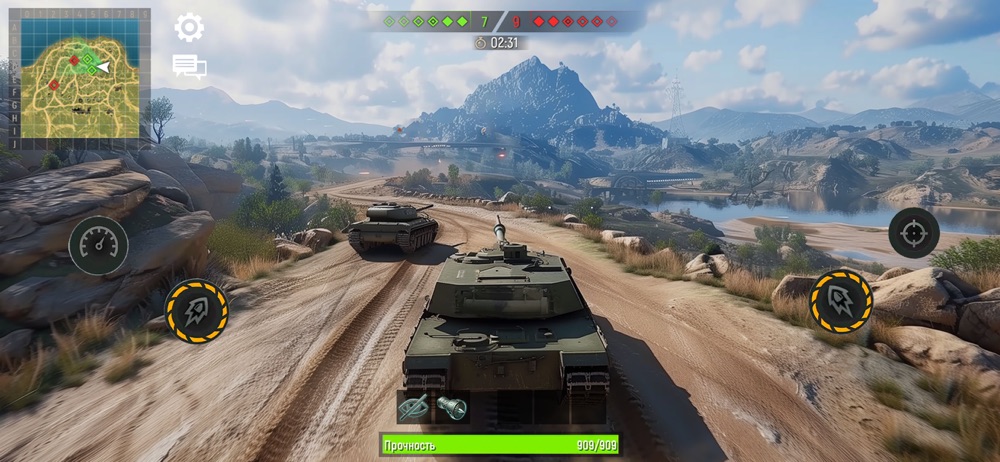Toggle the speedometer cruise control button
1000x462 pixels.
[x=98, y=246]
